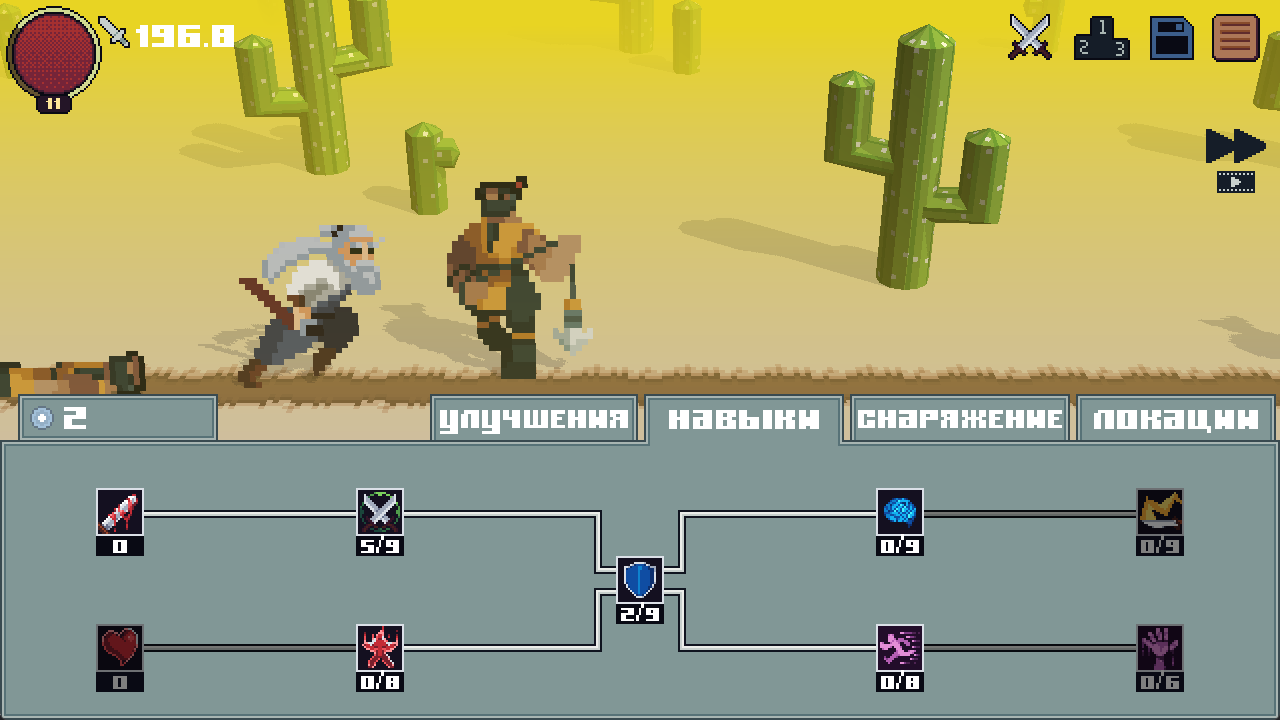Open the УЛУЧШЕНИЯ tab
This screenshot has width=1280, height=720.
[x=533, y=418]
